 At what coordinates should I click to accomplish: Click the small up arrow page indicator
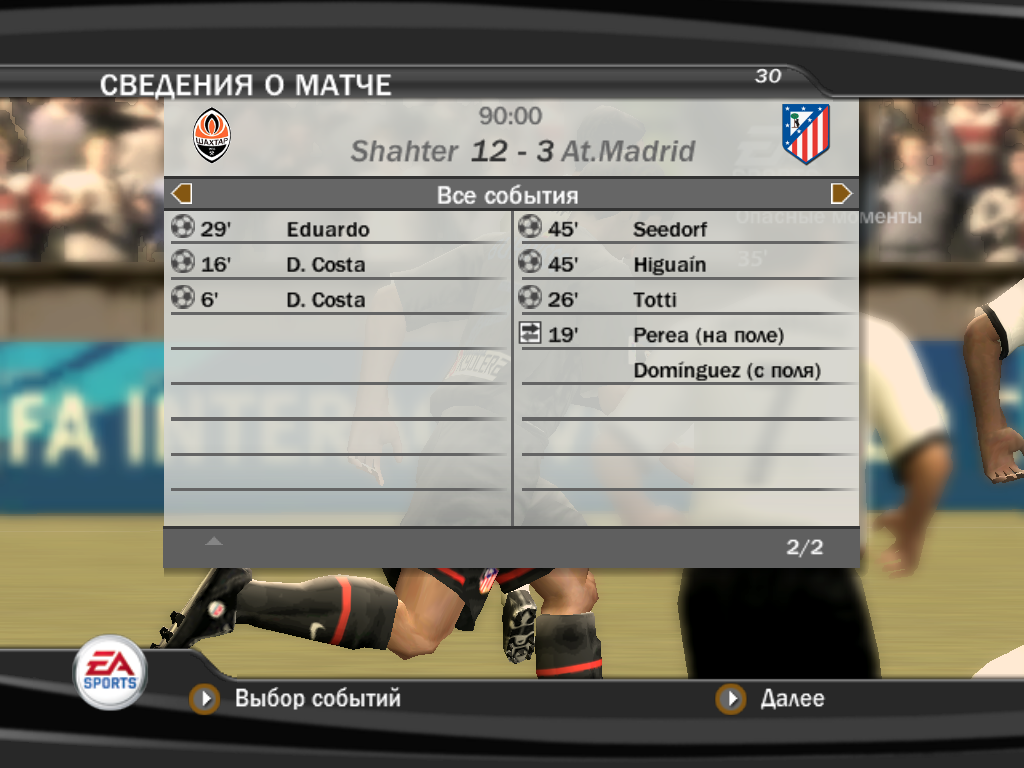(x=214, y=541)
